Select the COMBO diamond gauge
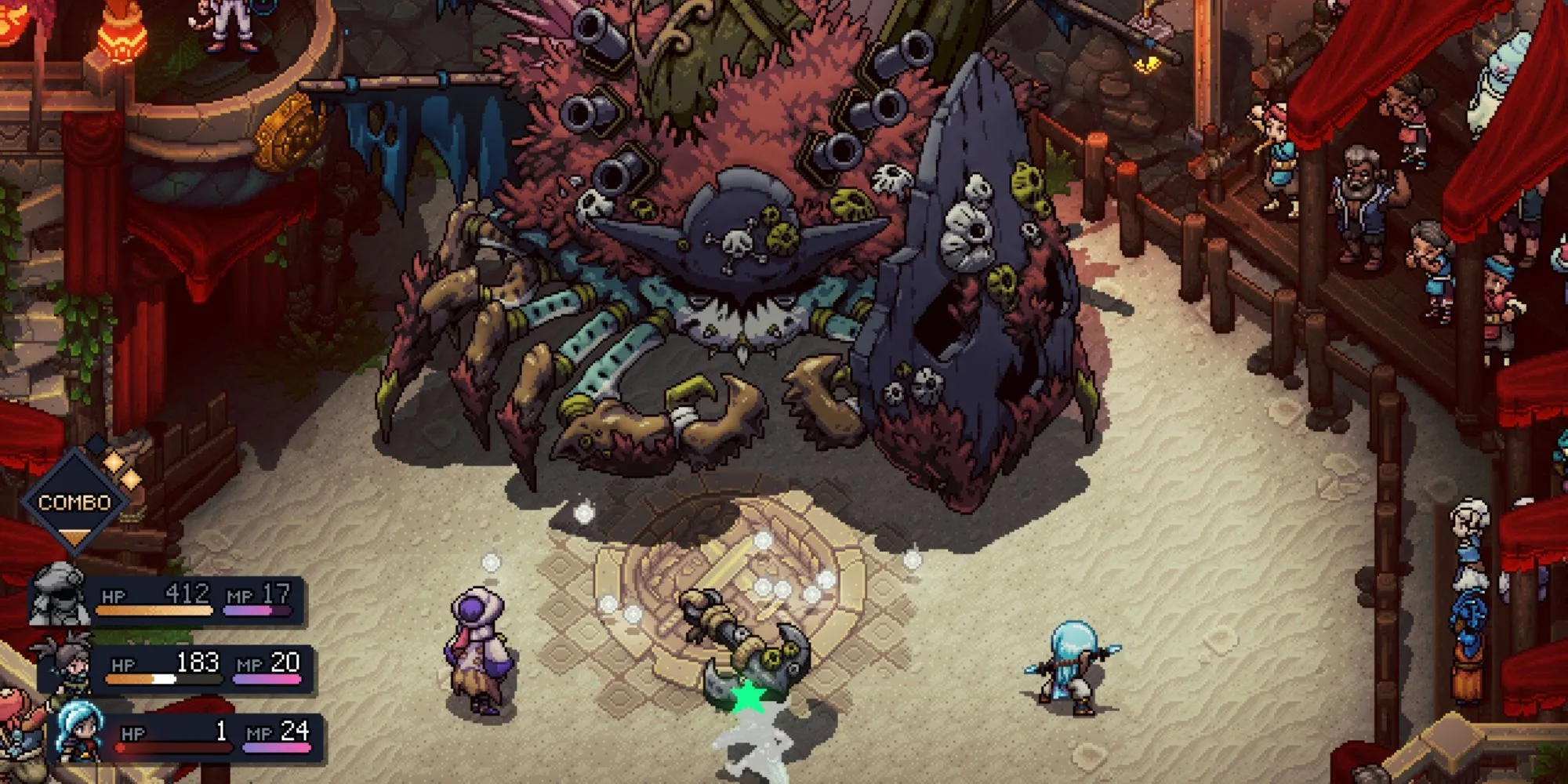The height and width of the screenshot is (784, 1568). tap(75, 502)
